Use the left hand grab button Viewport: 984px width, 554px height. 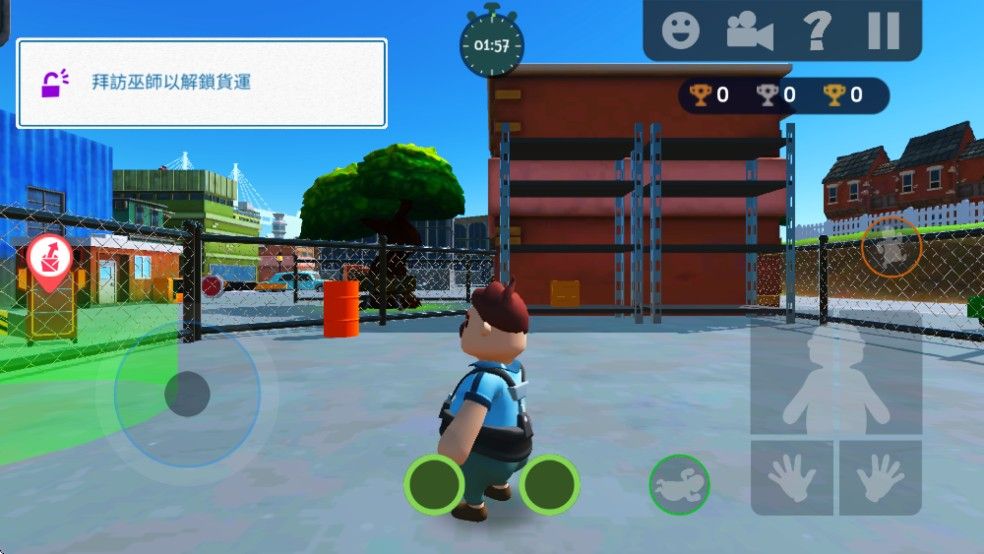[x=792, y=478]
